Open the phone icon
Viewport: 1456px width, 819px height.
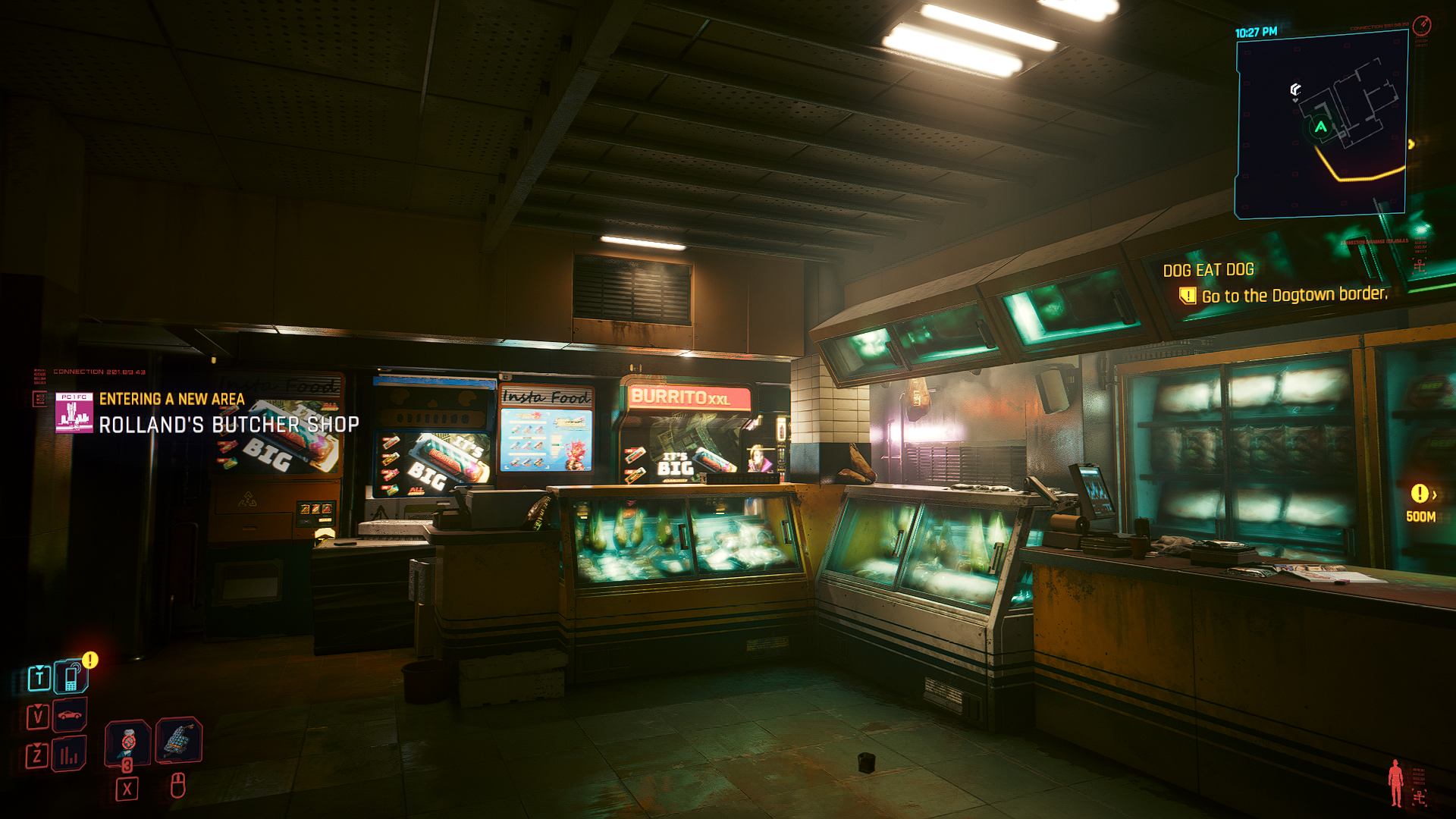(71, 677)
